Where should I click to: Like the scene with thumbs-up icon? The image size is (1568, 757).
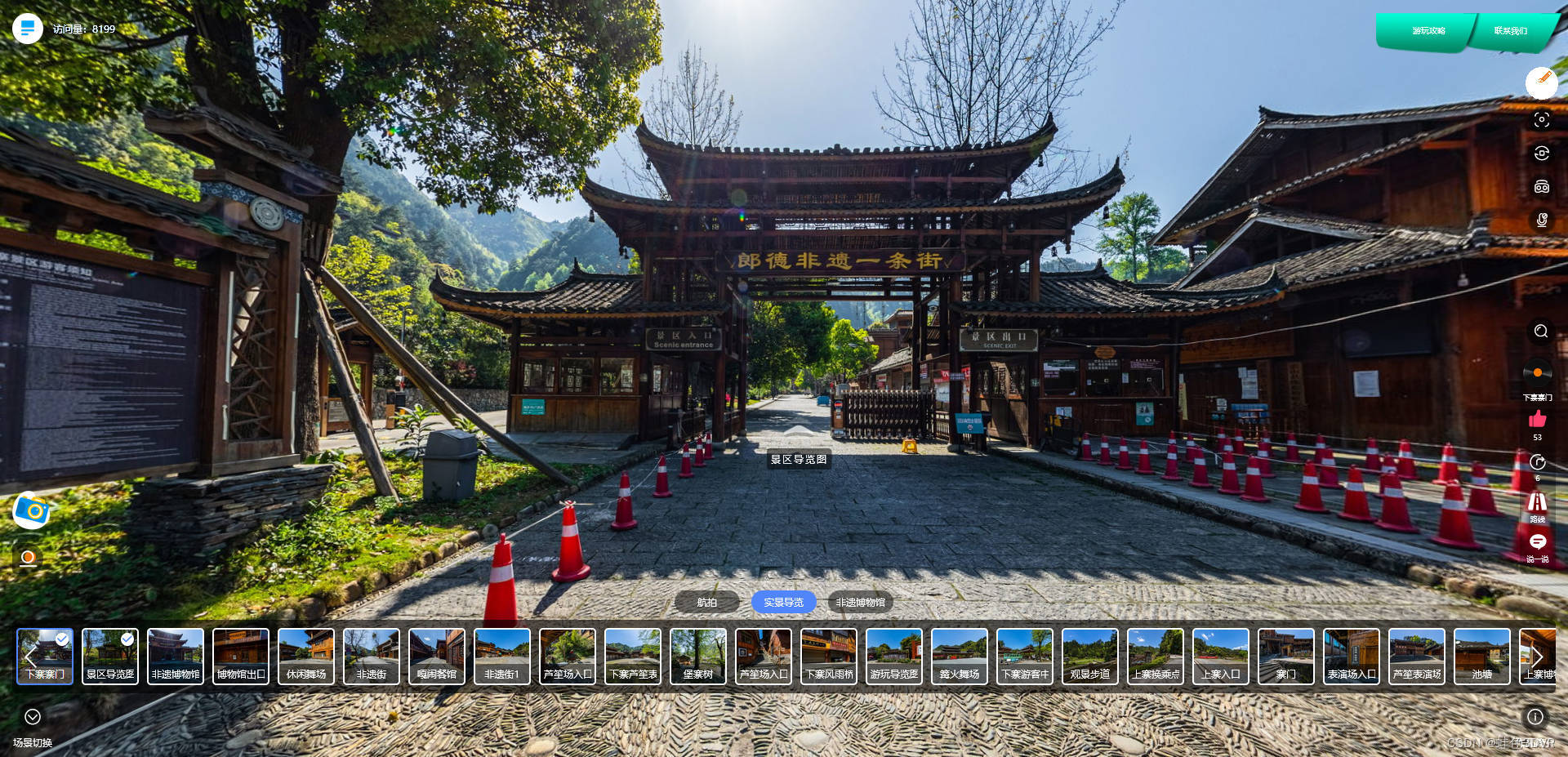tap(1537, 420)
